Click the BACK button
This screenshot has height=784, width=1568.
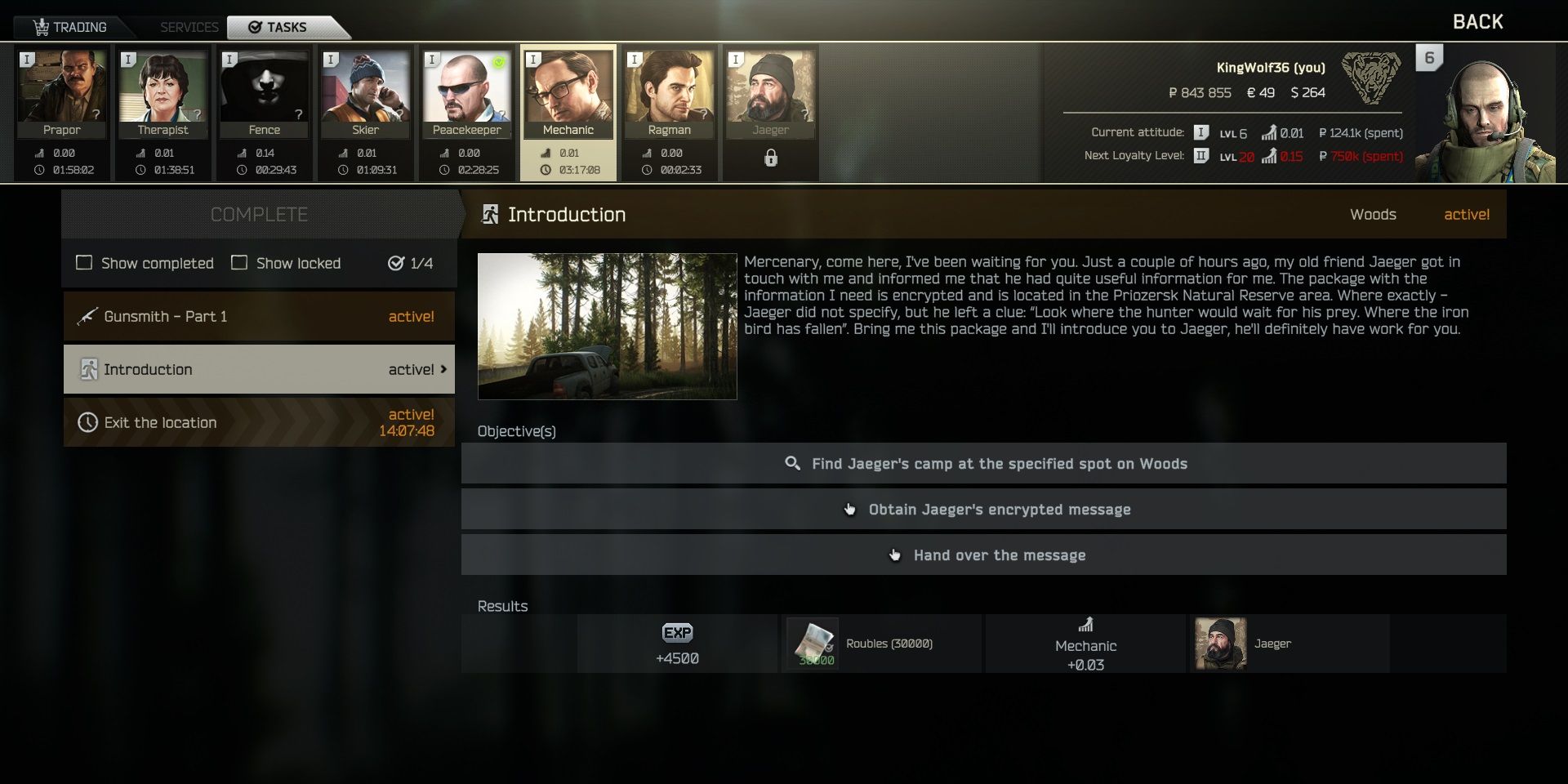coord(1478,21)
